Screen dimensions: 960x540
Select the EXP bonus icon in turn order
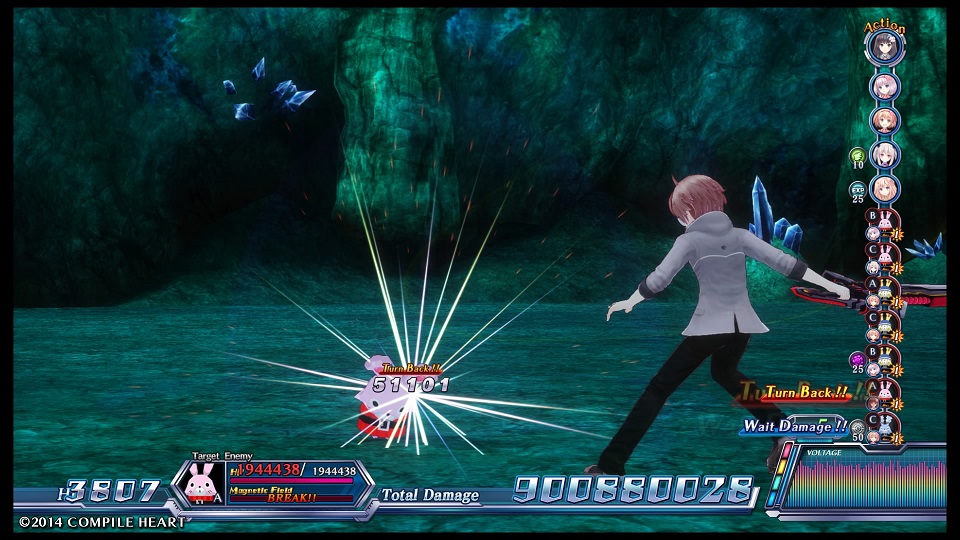click(x=857, y=188)
